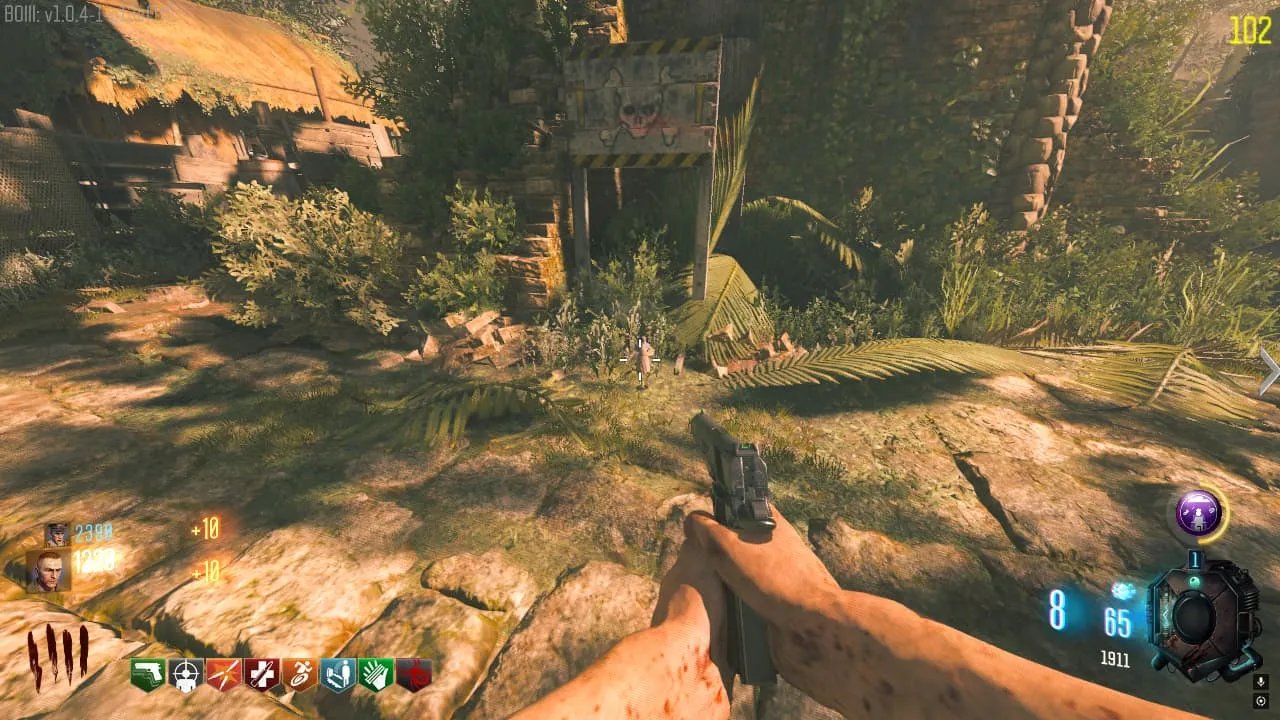Select the Stamin-Up running man perk
This screenshot has width=1280, height=720.
click(299, 675)
